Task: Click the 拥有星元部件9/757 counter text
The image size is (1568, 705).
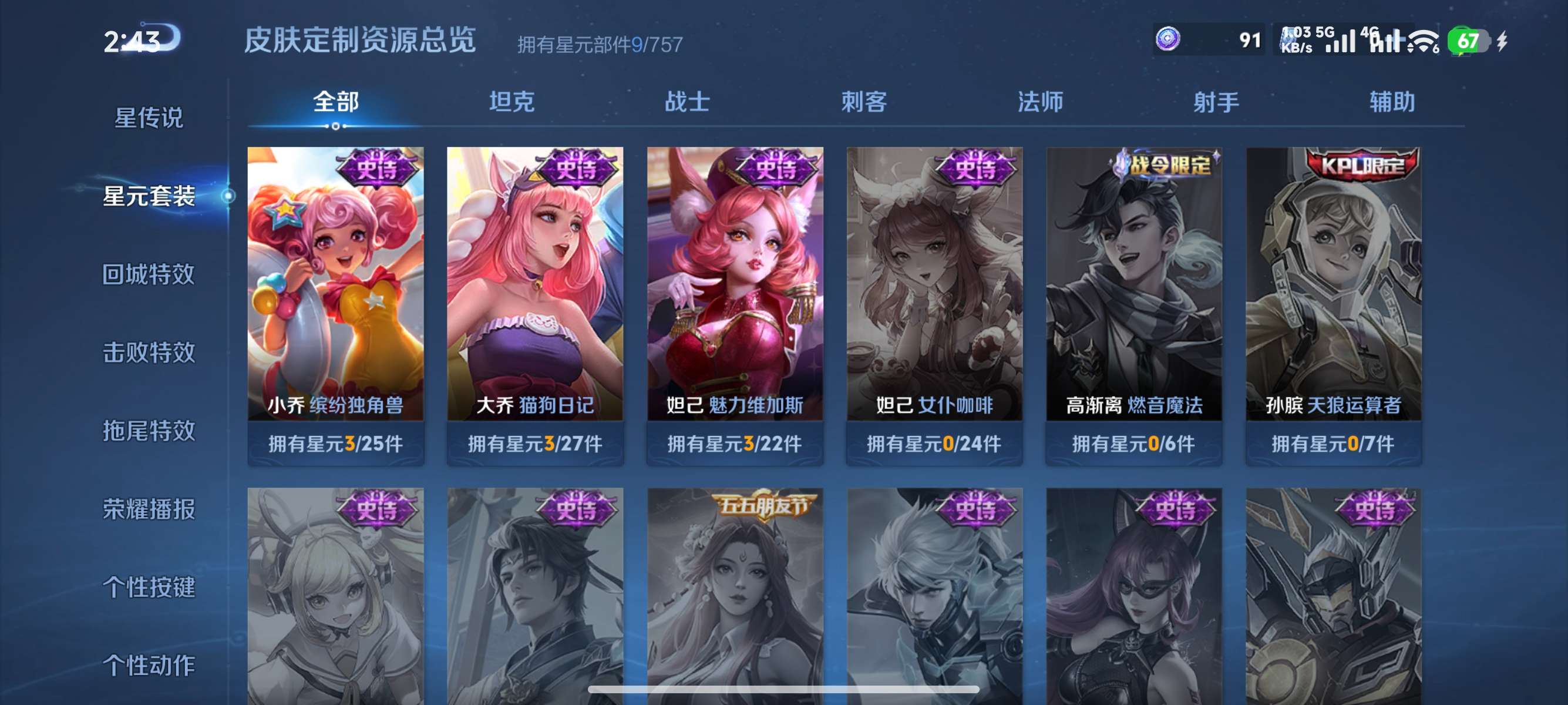Action: click(600, 45)
